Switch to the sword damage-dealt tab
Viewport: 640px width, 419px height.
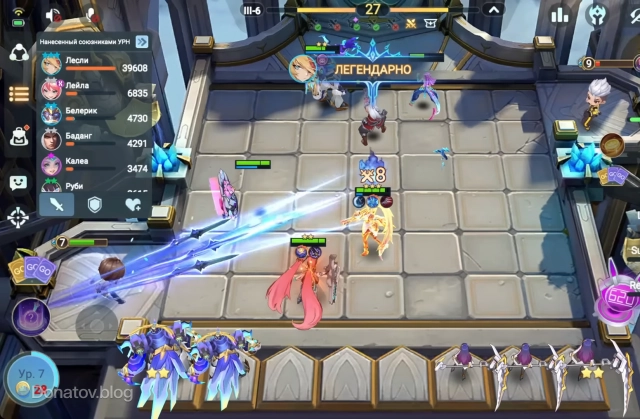click(59, 204)
